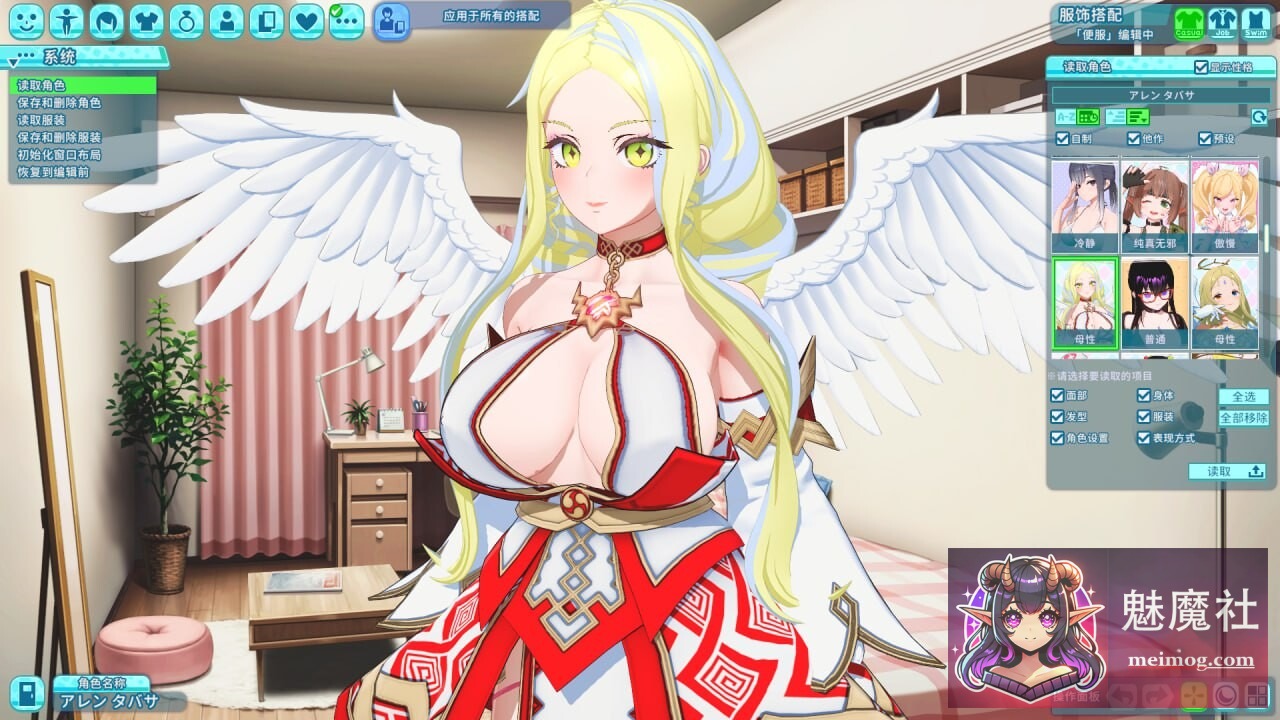This screenshot has height=720, width=1280.
Task: Select 保存和删除角色 in the 系统 menu
Action: click(60, 104)
